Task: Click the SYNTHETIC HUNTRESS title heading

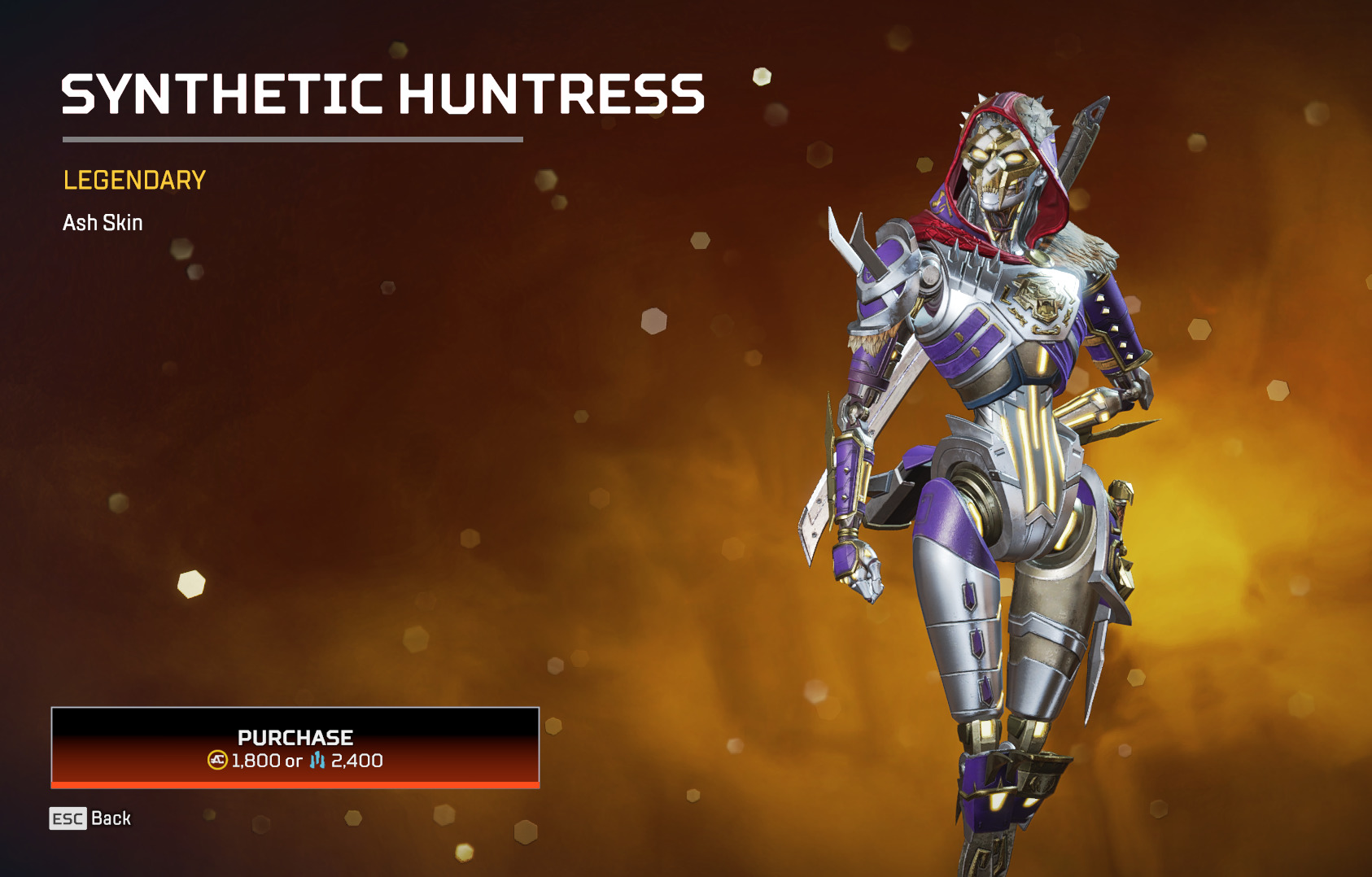Action: point(382,94)
